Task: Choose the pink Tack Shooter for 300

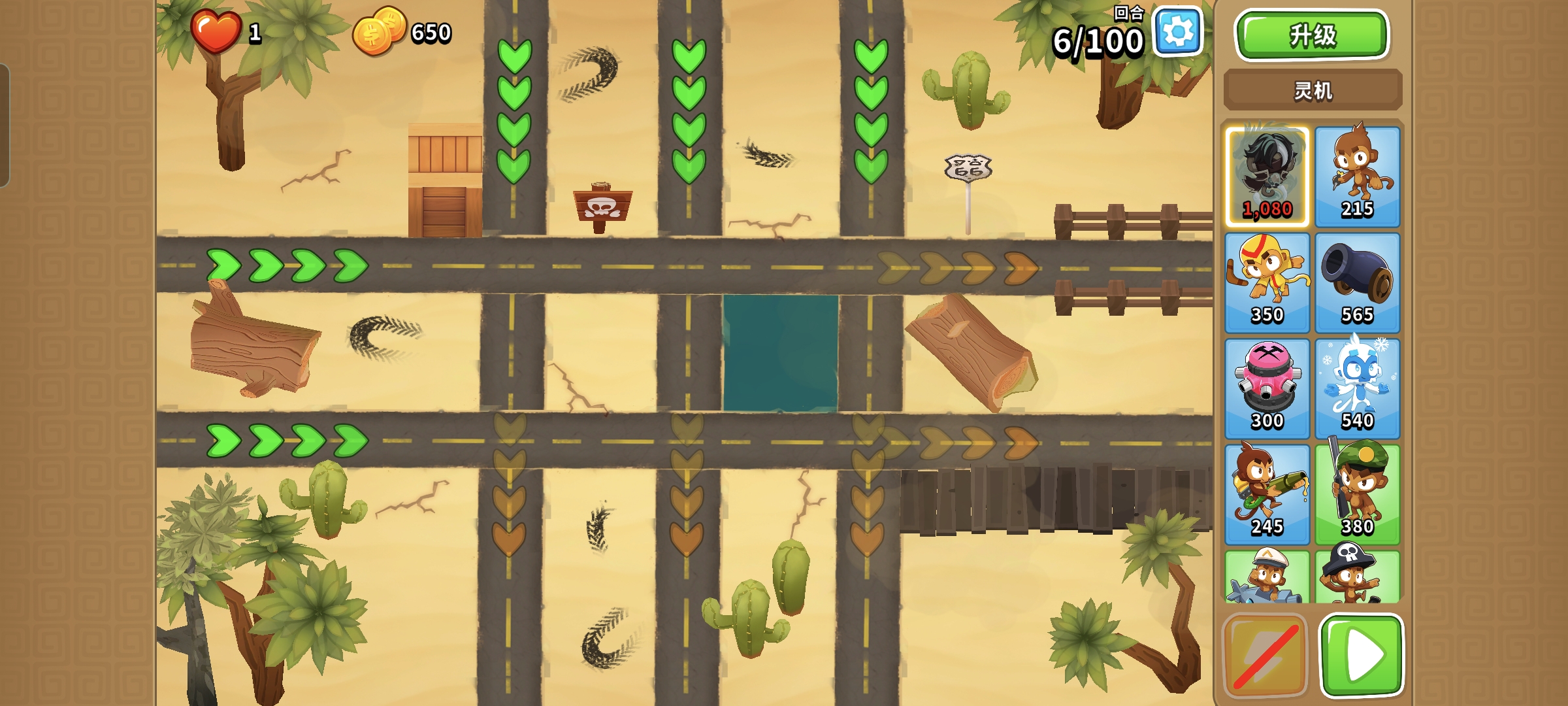Action: coord(1267,388)
